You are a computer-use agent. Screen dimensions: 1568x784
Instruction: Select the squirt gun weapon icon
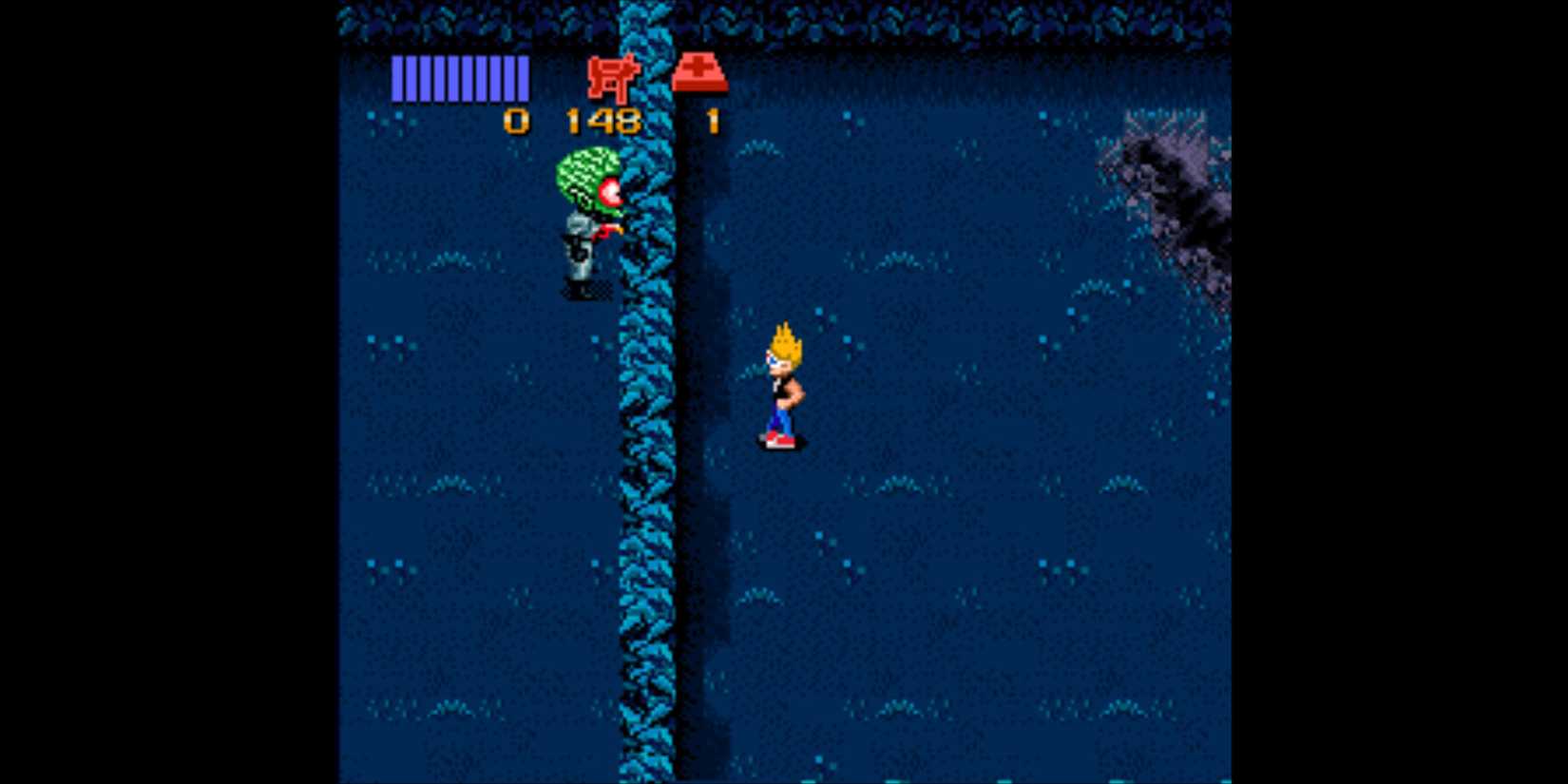(x=611, y=78)
